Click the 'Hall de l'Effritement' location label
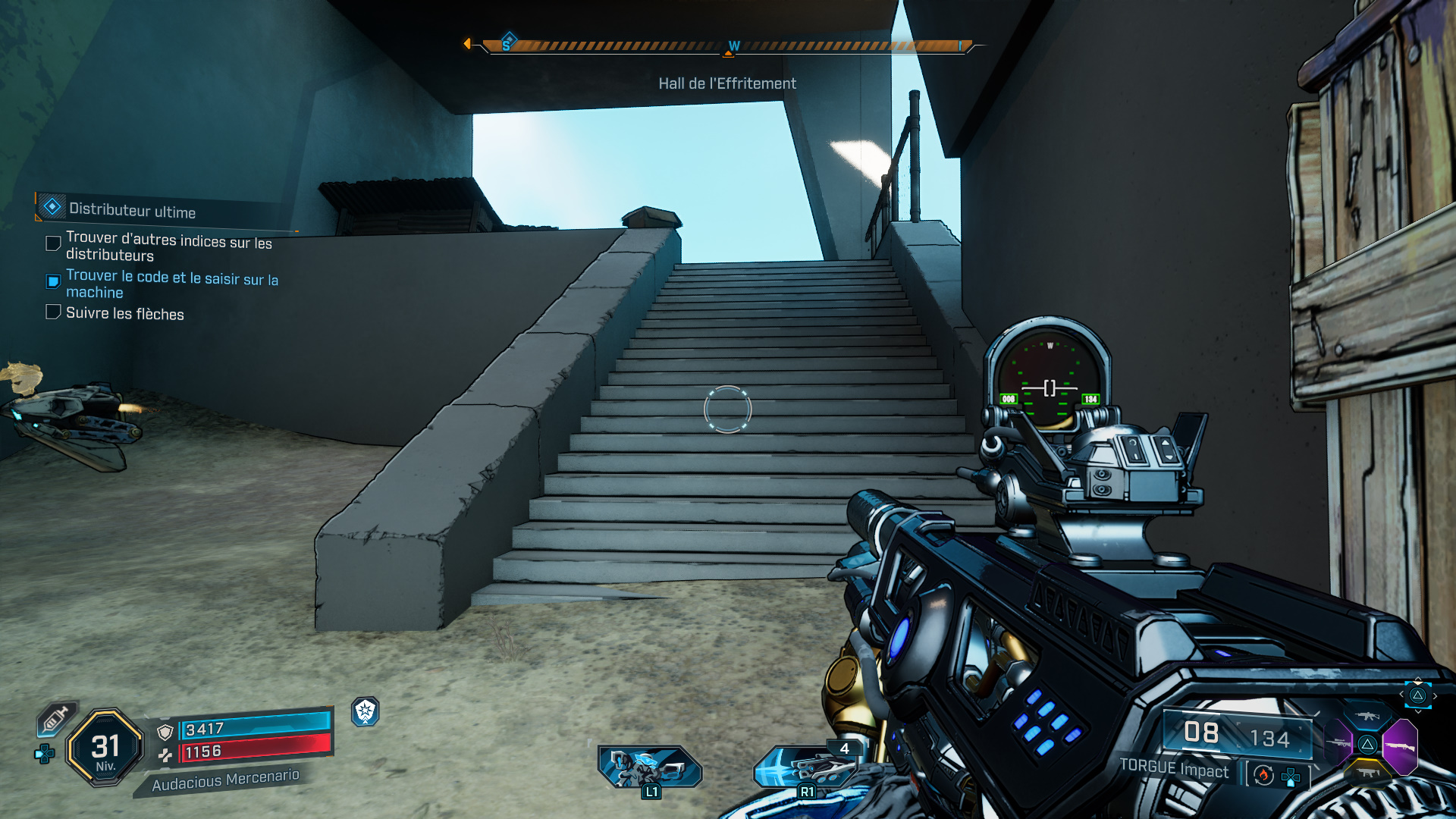This screenshot has width=1456, height=819. coord(727,83)
